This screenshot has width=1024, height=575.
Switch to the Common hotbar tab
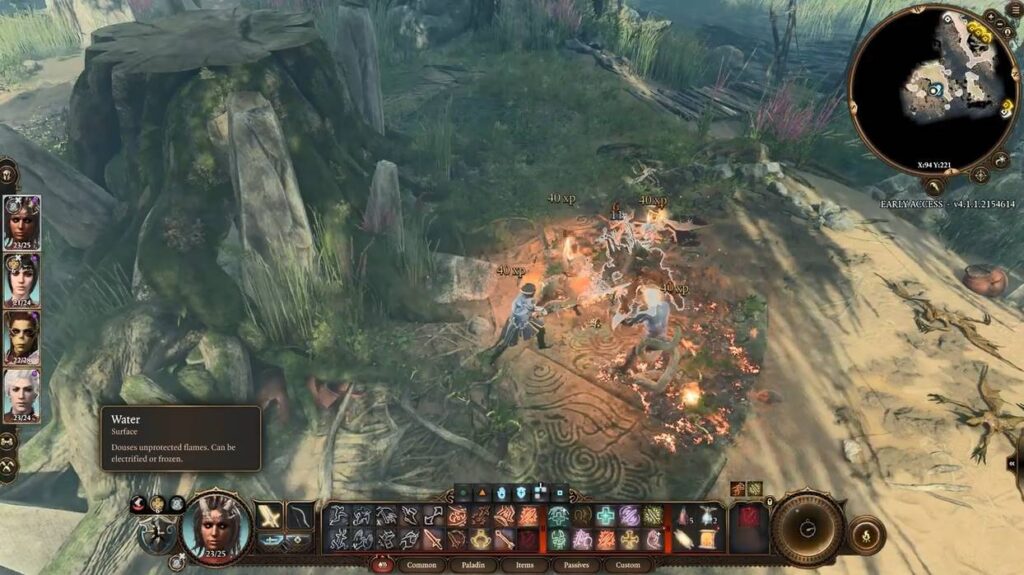(421, 565)
